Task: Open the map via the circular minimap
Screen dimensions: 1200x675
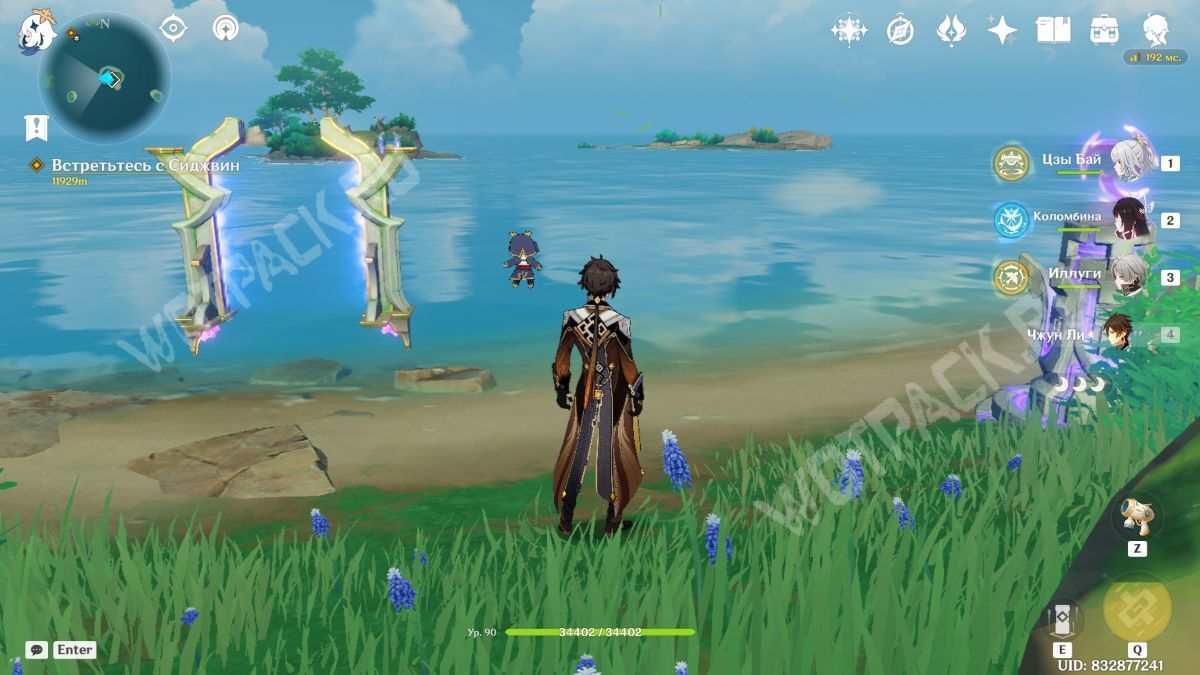Action: pos(105,78)
